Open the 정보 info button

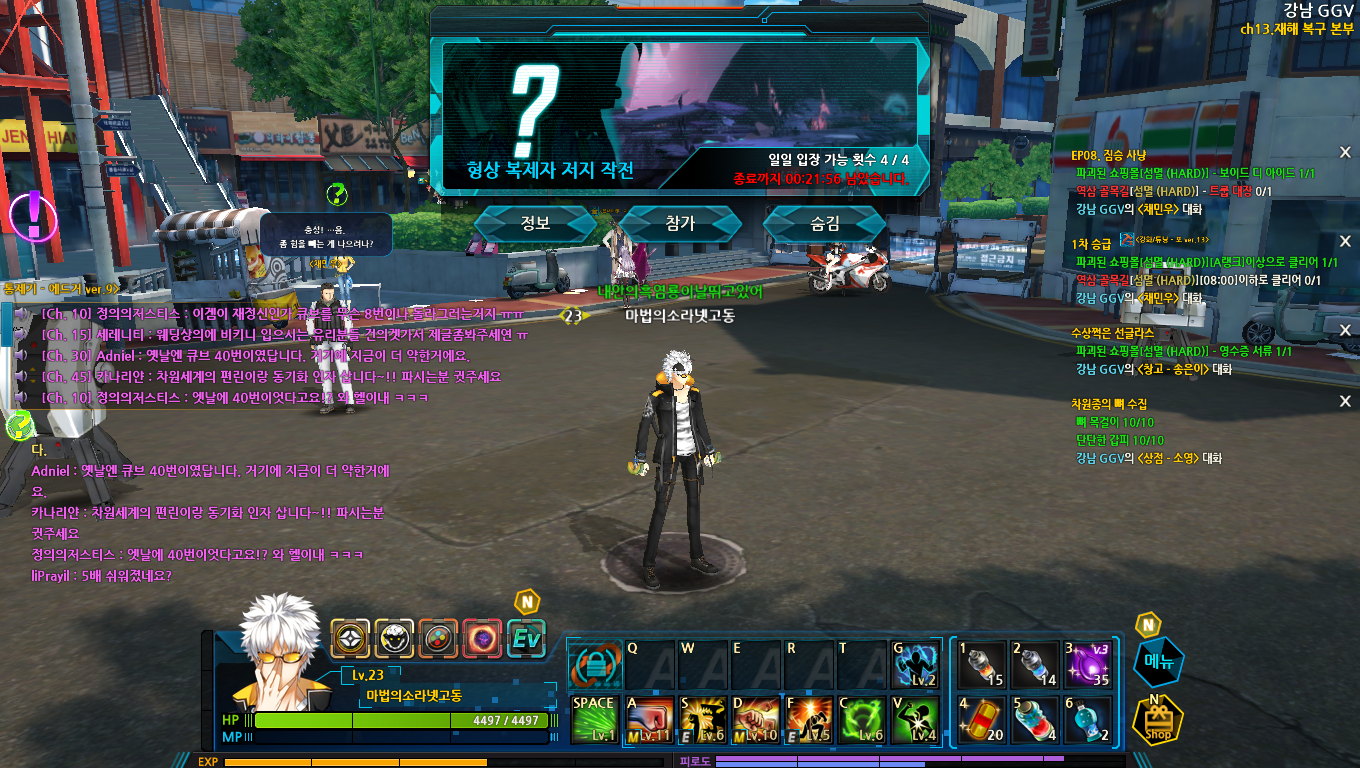[x=535, y=224]
